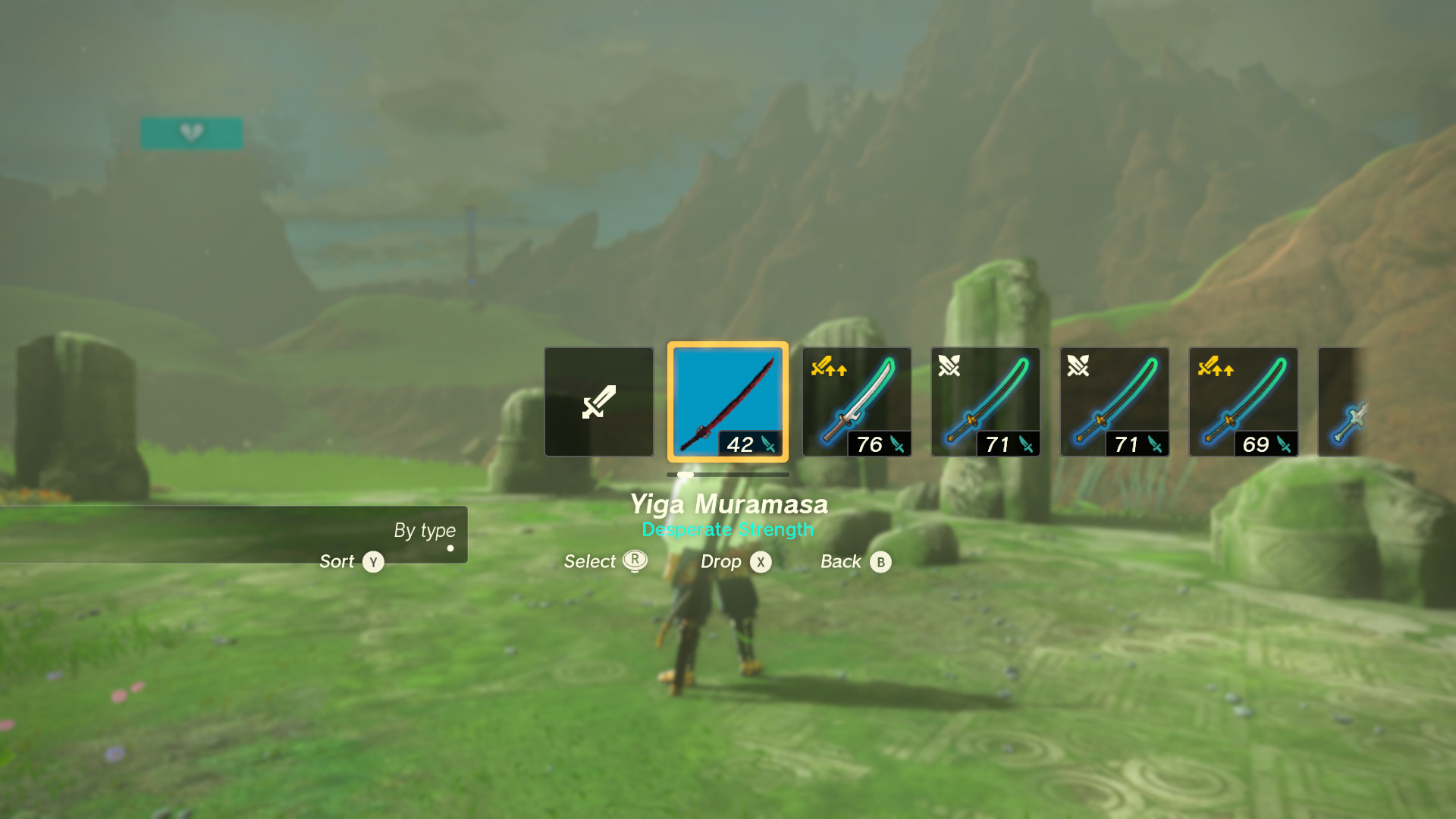Toggle the attack-up badge on the 69 katana
This screenshot has height=819, width=1456.
pyautogui.click(x=1216, y=368)
